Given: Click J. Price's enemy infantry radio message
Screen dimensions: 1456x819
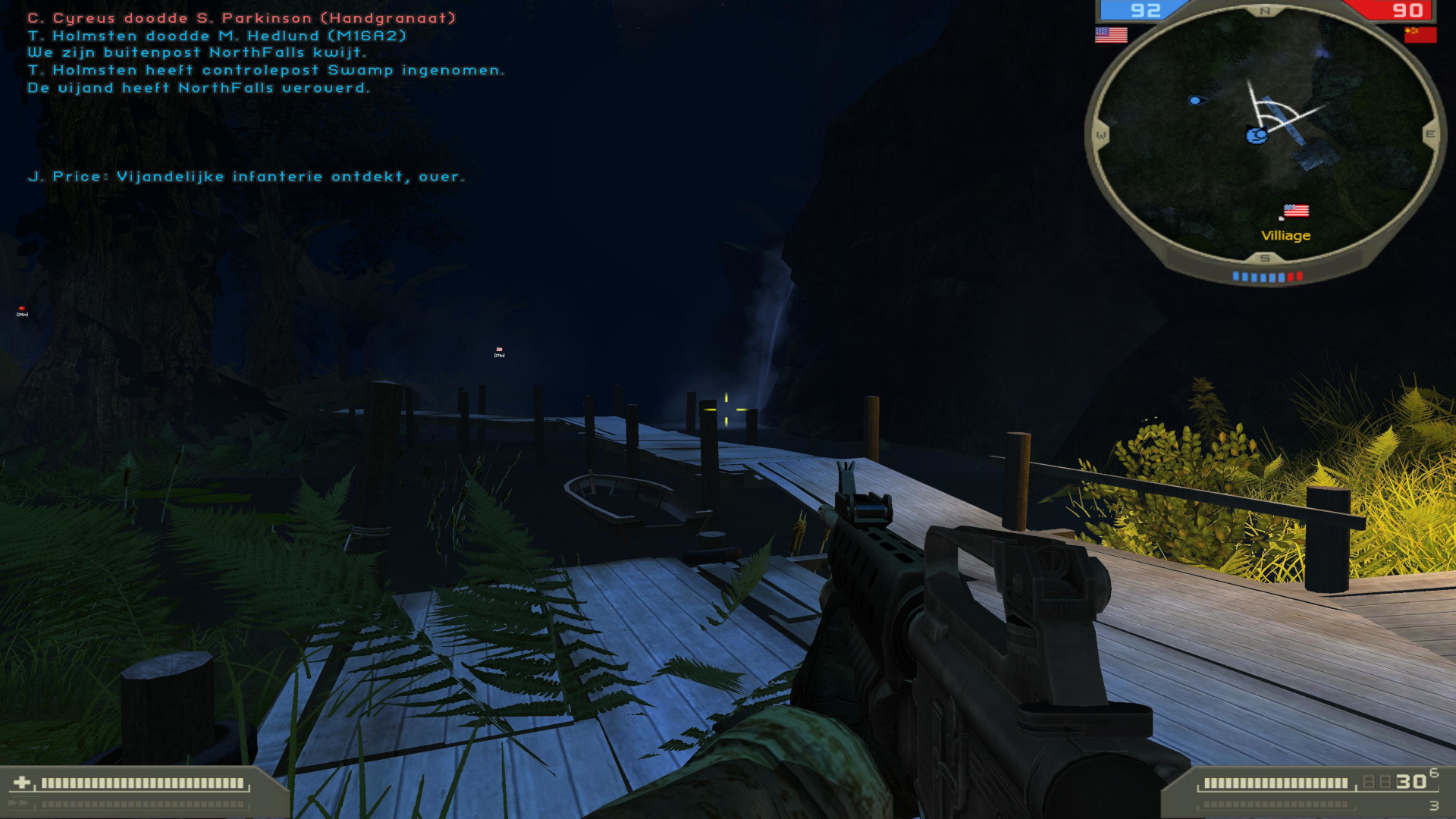Looking at the screenshot, I should (x=246, y=177).
